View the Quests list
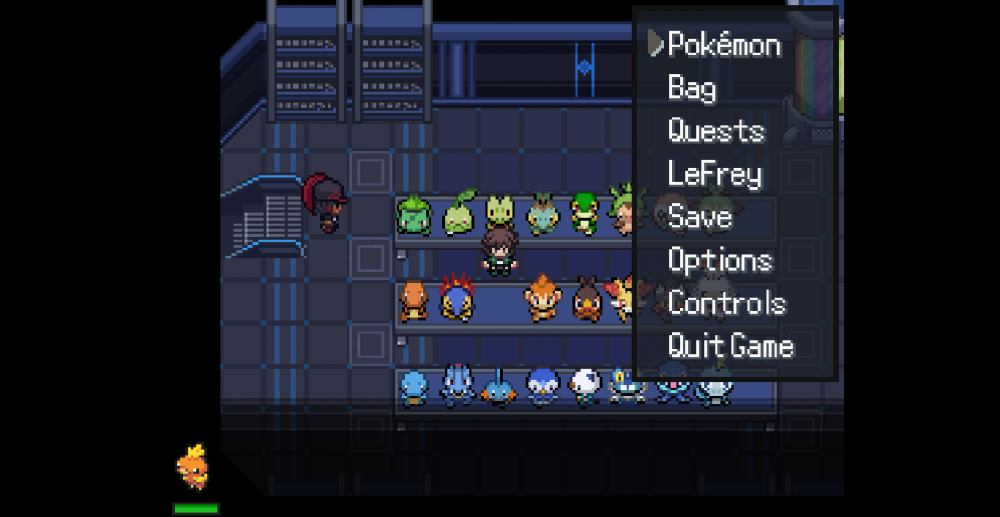The width and height of the screenshot is (1000, 517). 716,131
